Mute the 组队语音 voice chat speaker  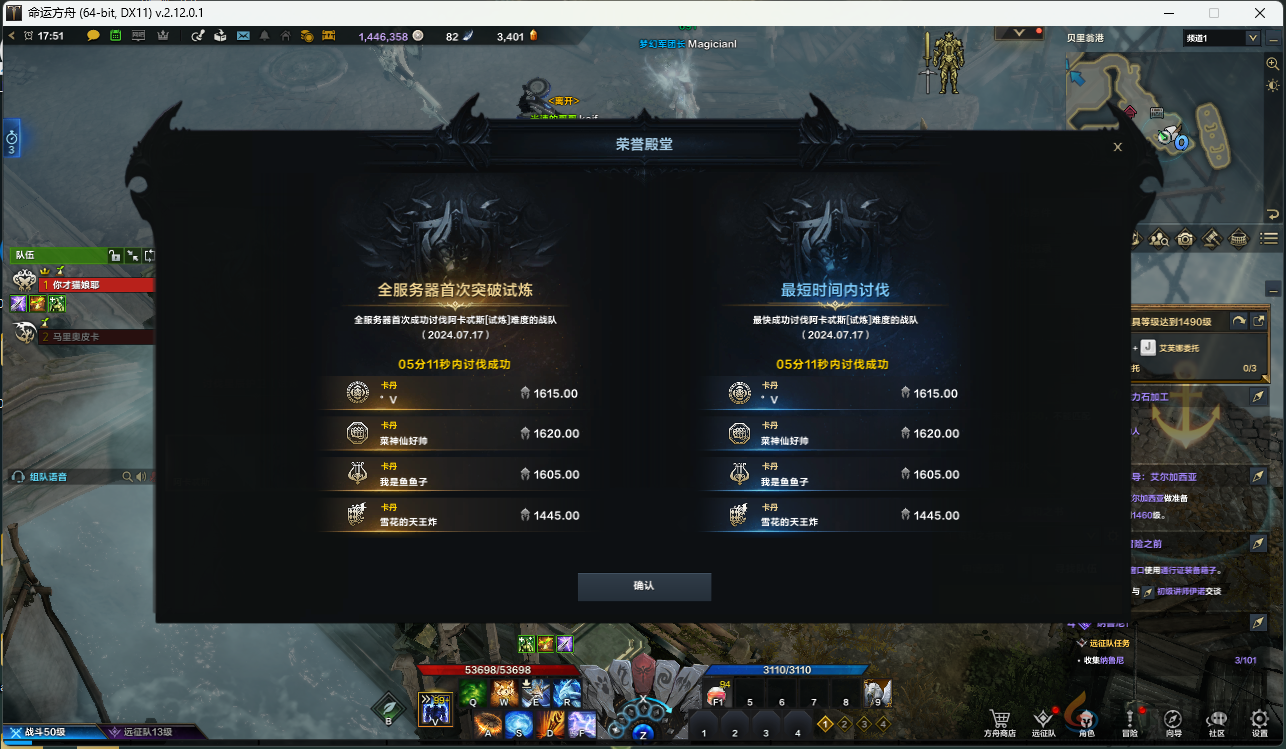(140, 476)
